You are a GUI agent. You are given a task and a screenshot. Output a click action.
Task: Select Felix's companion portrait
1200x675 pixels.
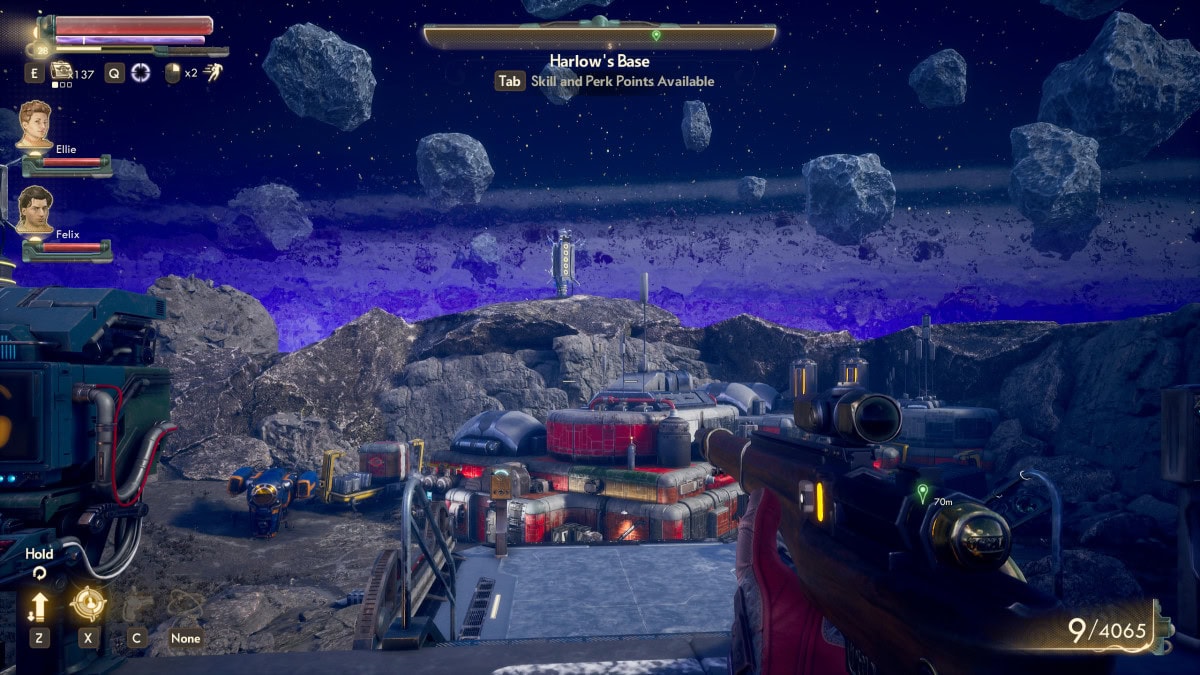point(35,209)
